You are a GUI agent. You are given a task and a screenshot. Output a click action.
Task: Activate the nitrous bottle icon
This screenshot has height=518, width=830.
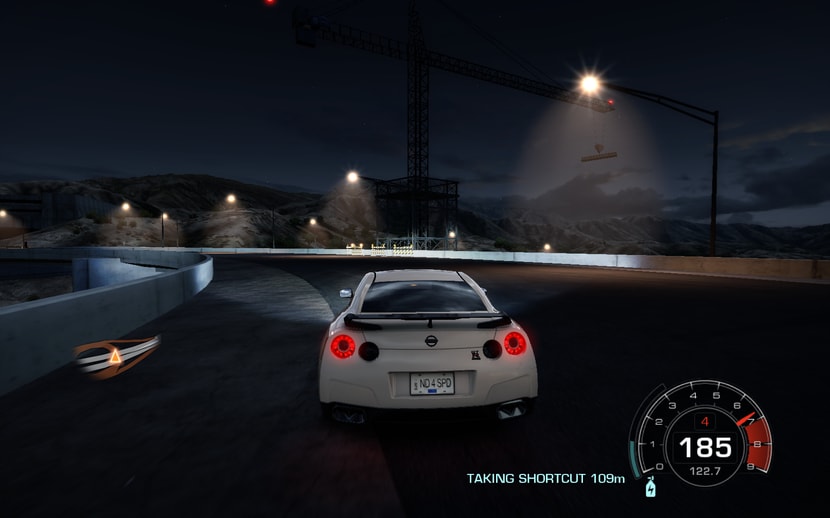[651, 488]
